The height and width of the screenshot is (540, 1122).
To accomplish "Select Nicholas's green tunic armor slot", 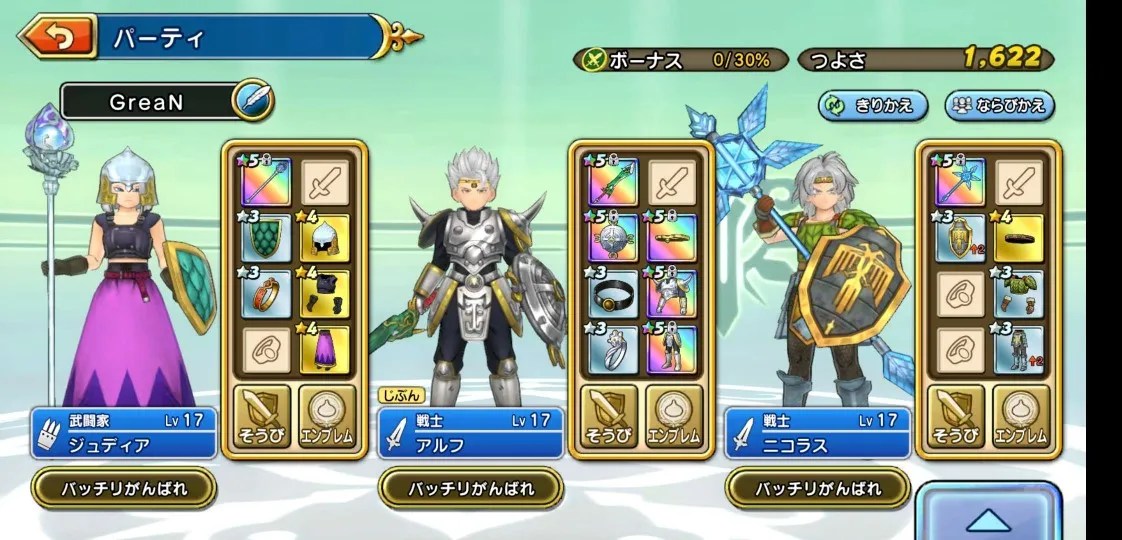I will click(x=1019, y=293).
